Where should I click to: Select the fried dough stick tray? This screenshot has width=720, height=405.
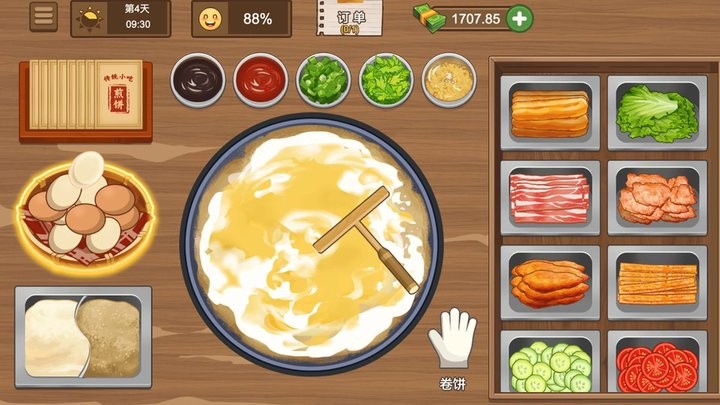coord(549,113)
